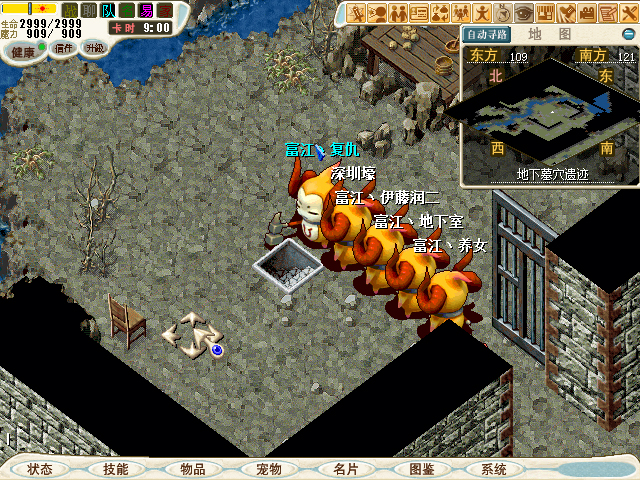Screen dimensions: 640x480
Task: Click the eye icon in top toolbar
Action: (x=524, y=13)
